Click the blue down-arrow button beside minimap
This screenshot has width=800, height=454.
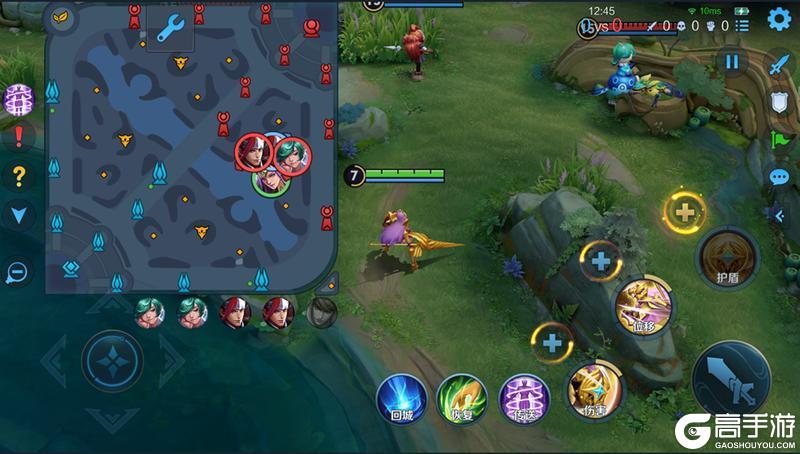coord(18,213)
